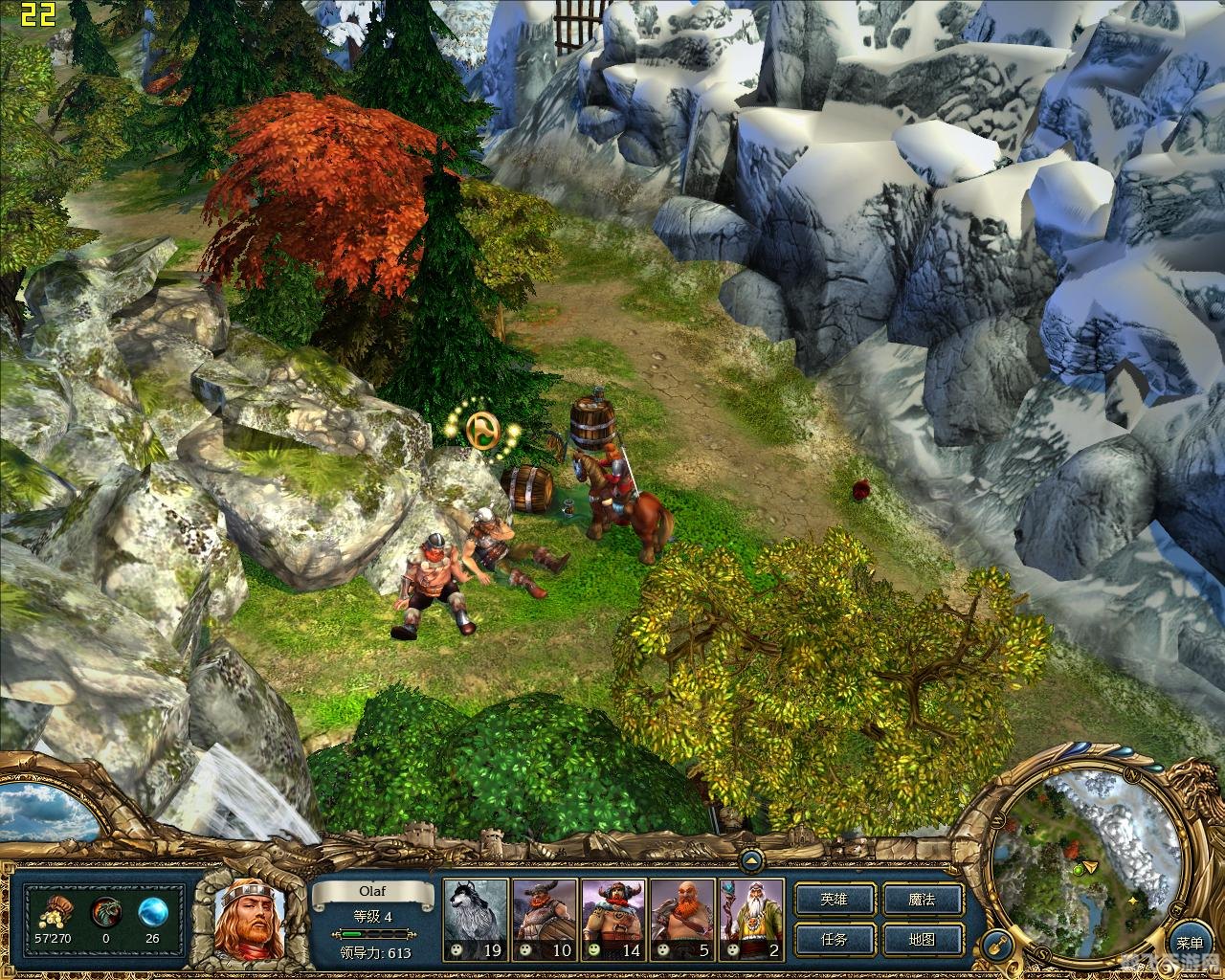
Task: Open the 英雄 (Hero) screen
Action: pyautogui.click(x=835, y=900)
